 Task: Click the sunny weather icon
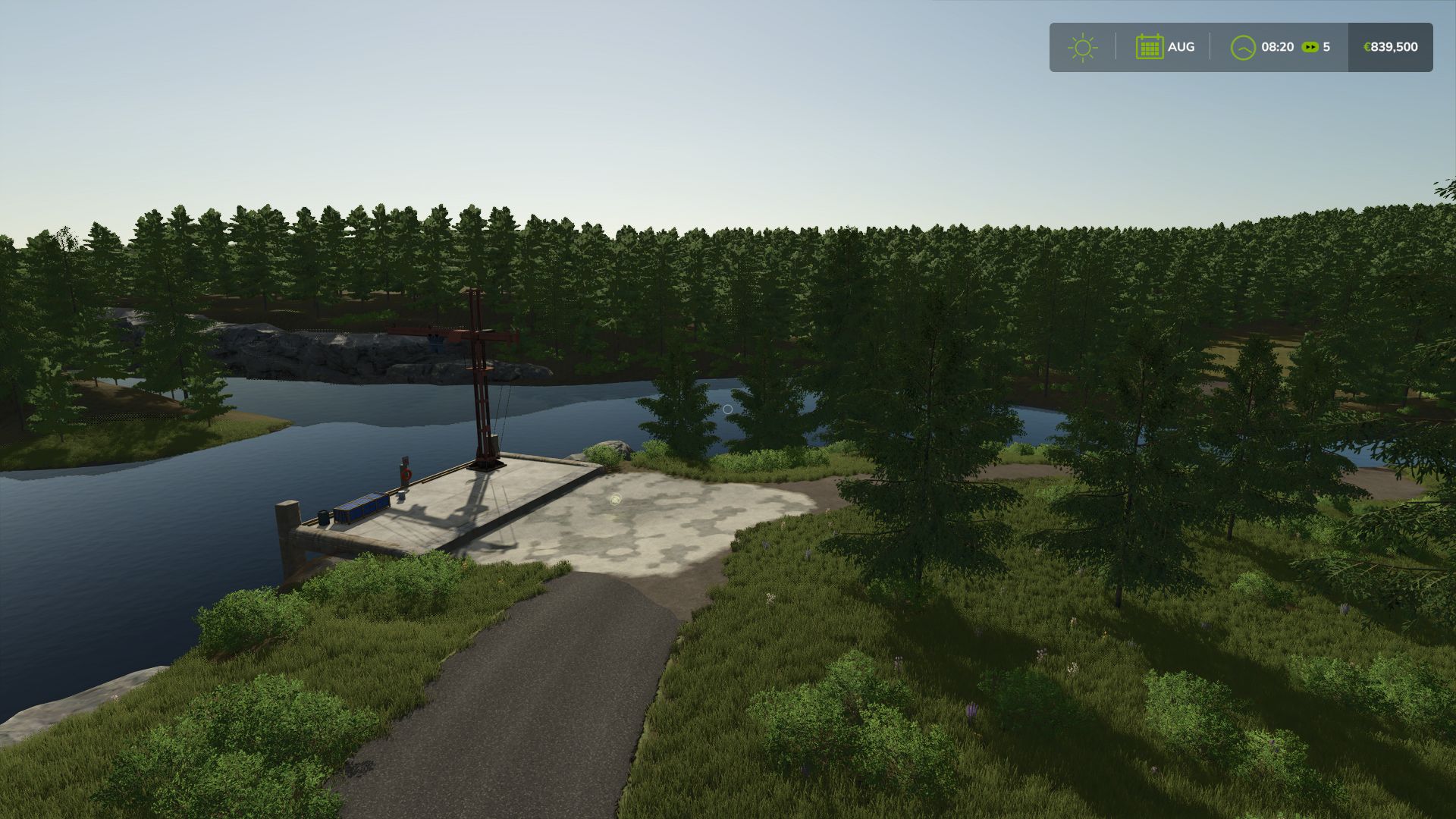(1082, 47)
